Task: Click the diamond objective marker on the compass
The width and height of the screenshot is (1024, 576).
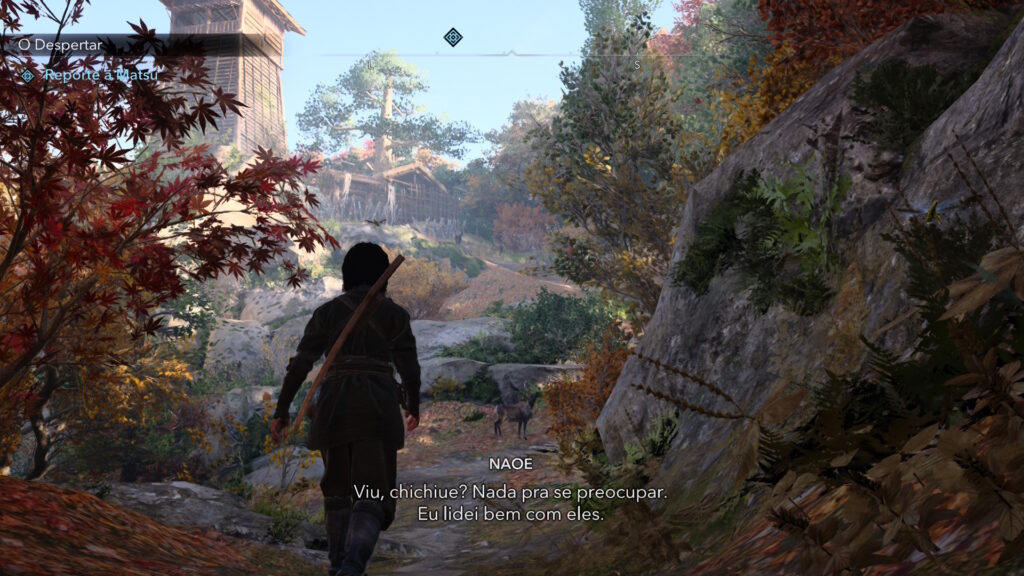Action: [453, 38]
